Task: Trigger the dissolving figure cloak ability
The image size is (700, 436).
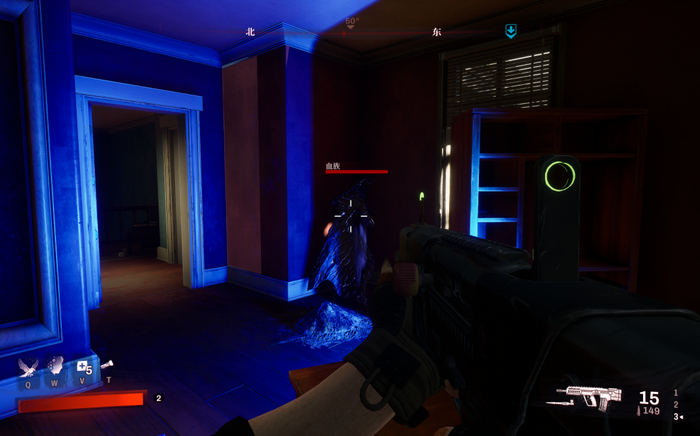Action: click(x=55, y=366)
